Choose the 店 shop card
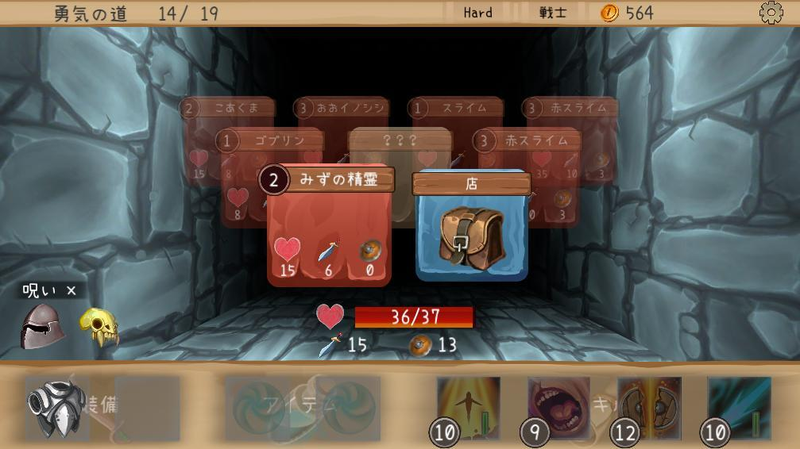800x449 pixels. click(x=471, y=228)
